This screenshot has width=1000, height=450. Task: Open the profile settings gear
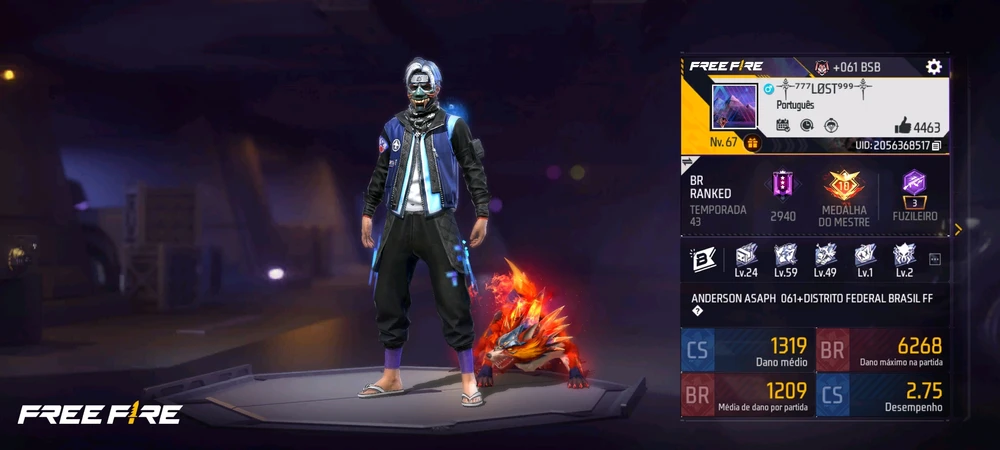point(933,66)
